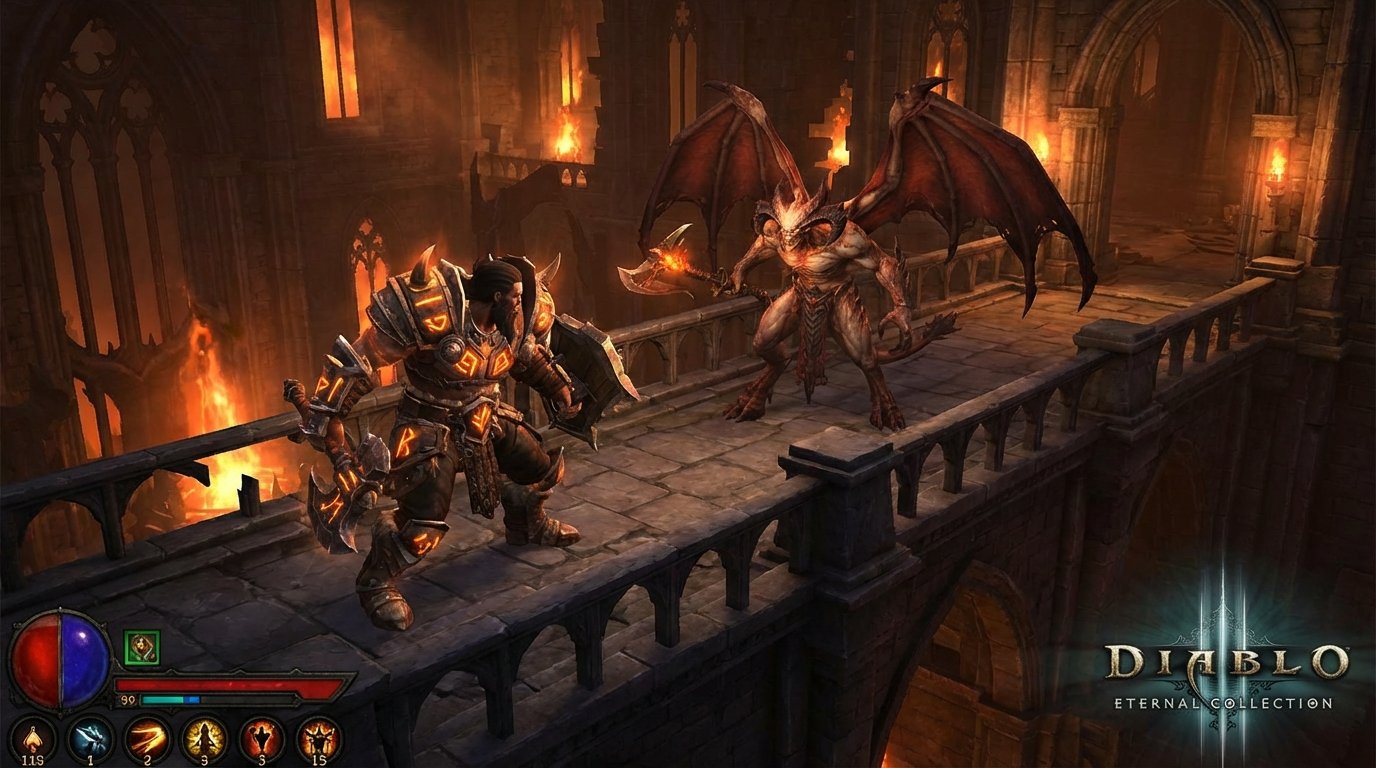
Task: Activate the golden Berserker skill in slot 3
Action: [202, 738]
